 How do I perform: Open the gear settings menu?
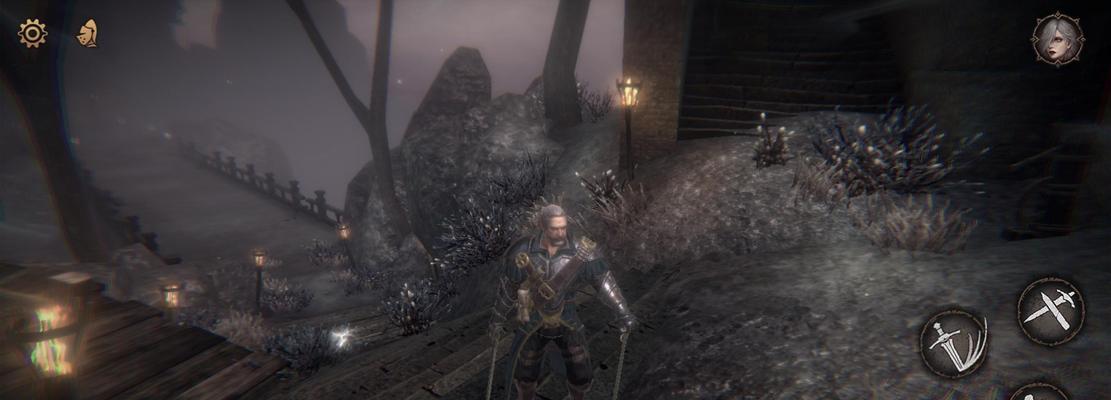(x=32, y=33)
